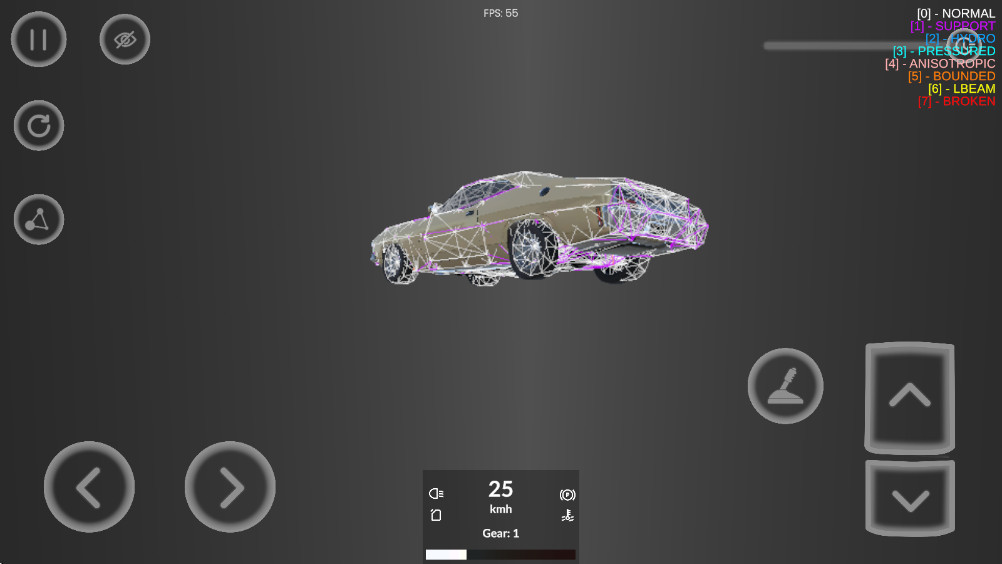Viewport: 1002px width, 564px height.
Task: Tap the gear shifter lever button
Action: click(785, 386)
